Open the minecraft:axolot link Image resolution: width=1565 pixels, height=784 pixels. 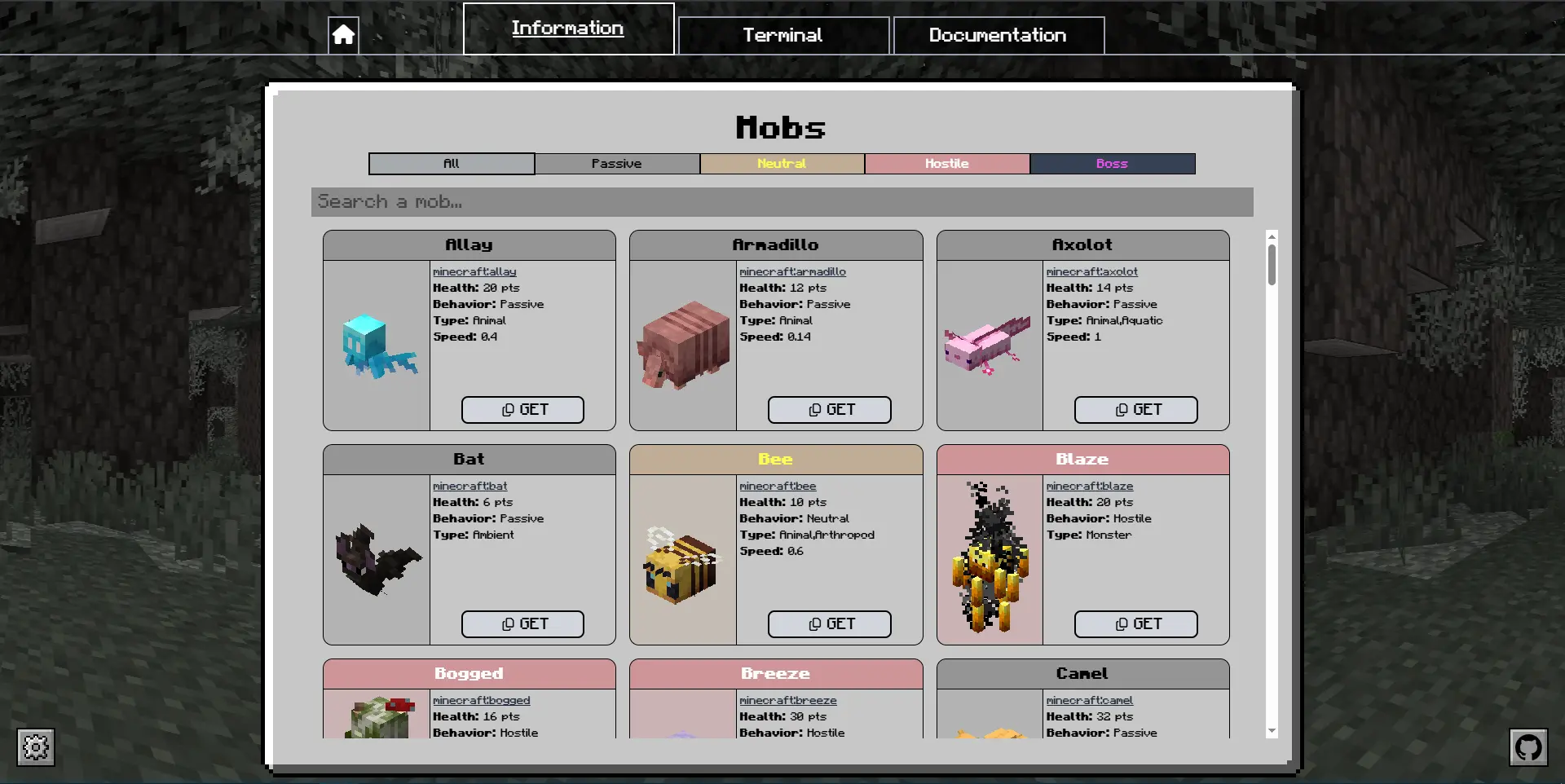1091,271
